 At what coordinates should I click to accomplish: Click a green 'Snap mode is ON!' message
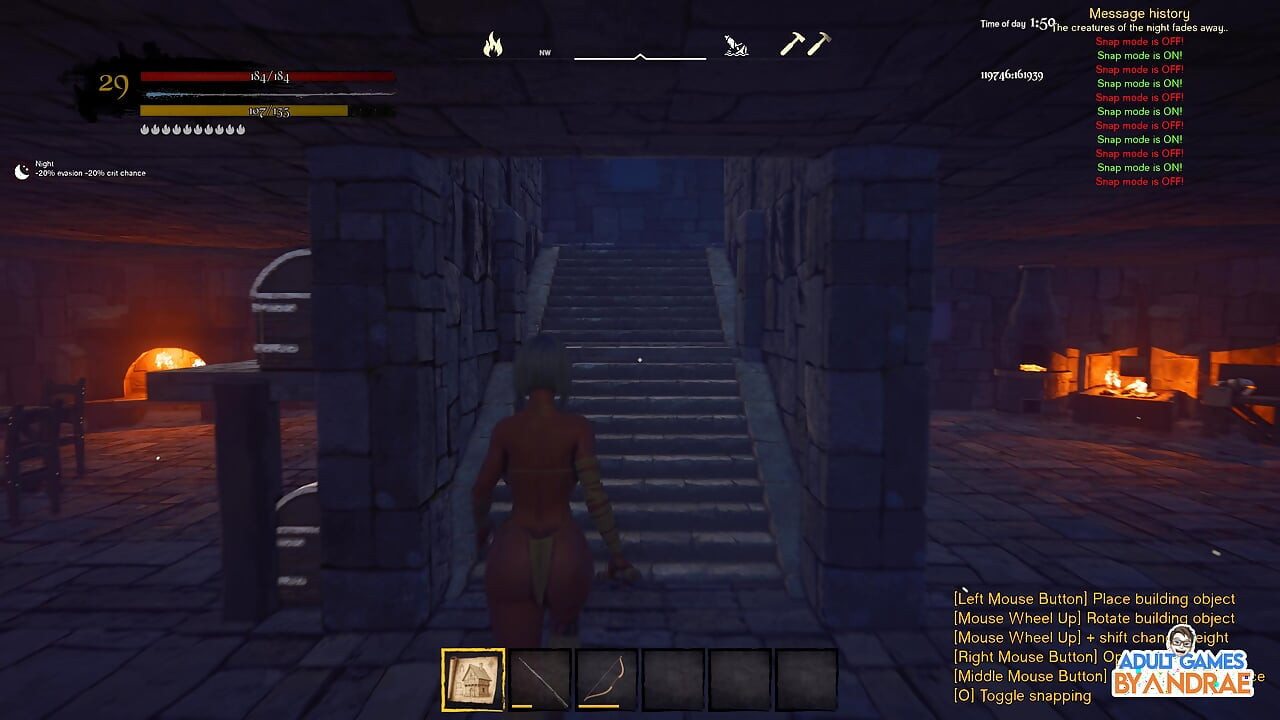click(x=1140, y=55)
